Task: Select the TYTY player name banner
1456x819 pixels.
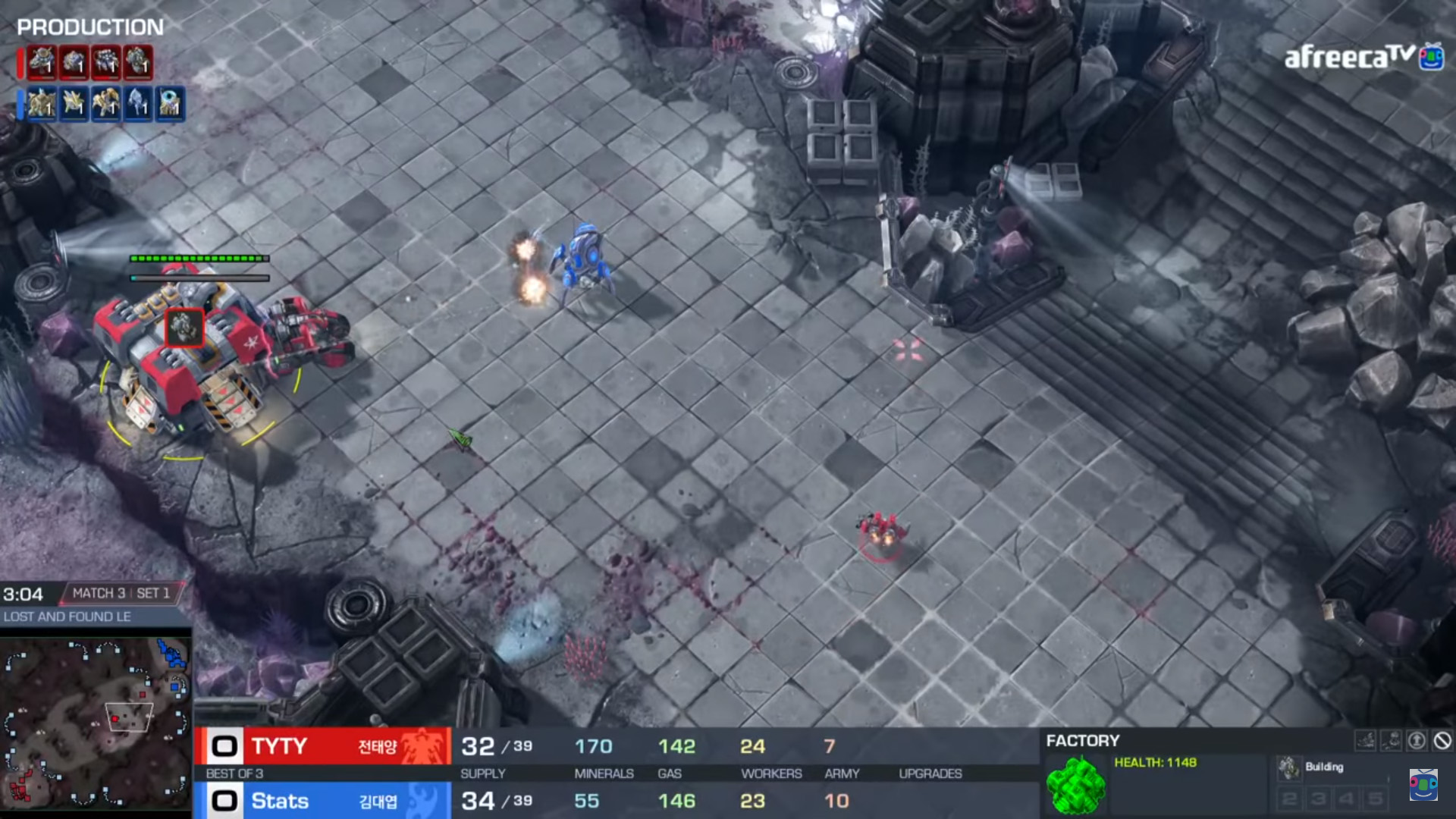Action: click(x=324, y=746)
